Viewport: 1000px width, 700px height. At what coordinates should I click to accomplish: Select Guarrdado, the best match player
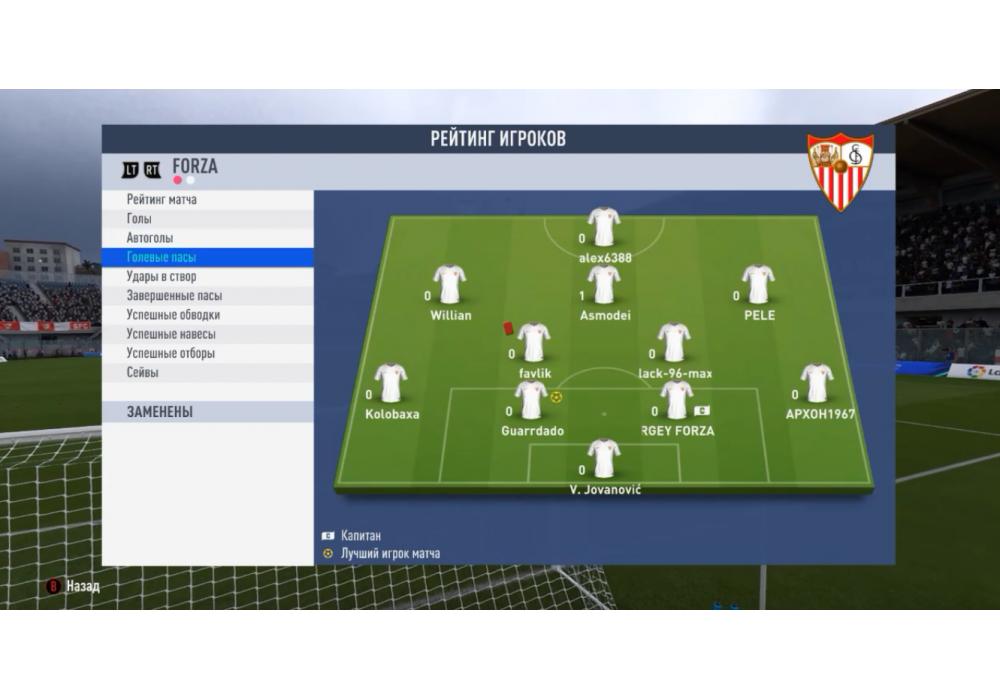pos(531,400)
